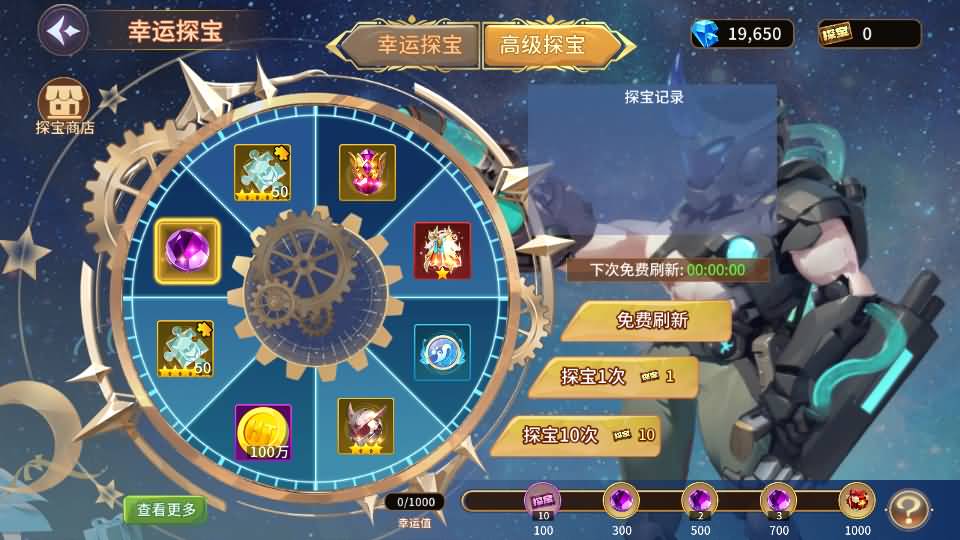Open the 探宝商店 treasure shop
The width and height of the screenshot is (960, 540).
tap(64, 105)
